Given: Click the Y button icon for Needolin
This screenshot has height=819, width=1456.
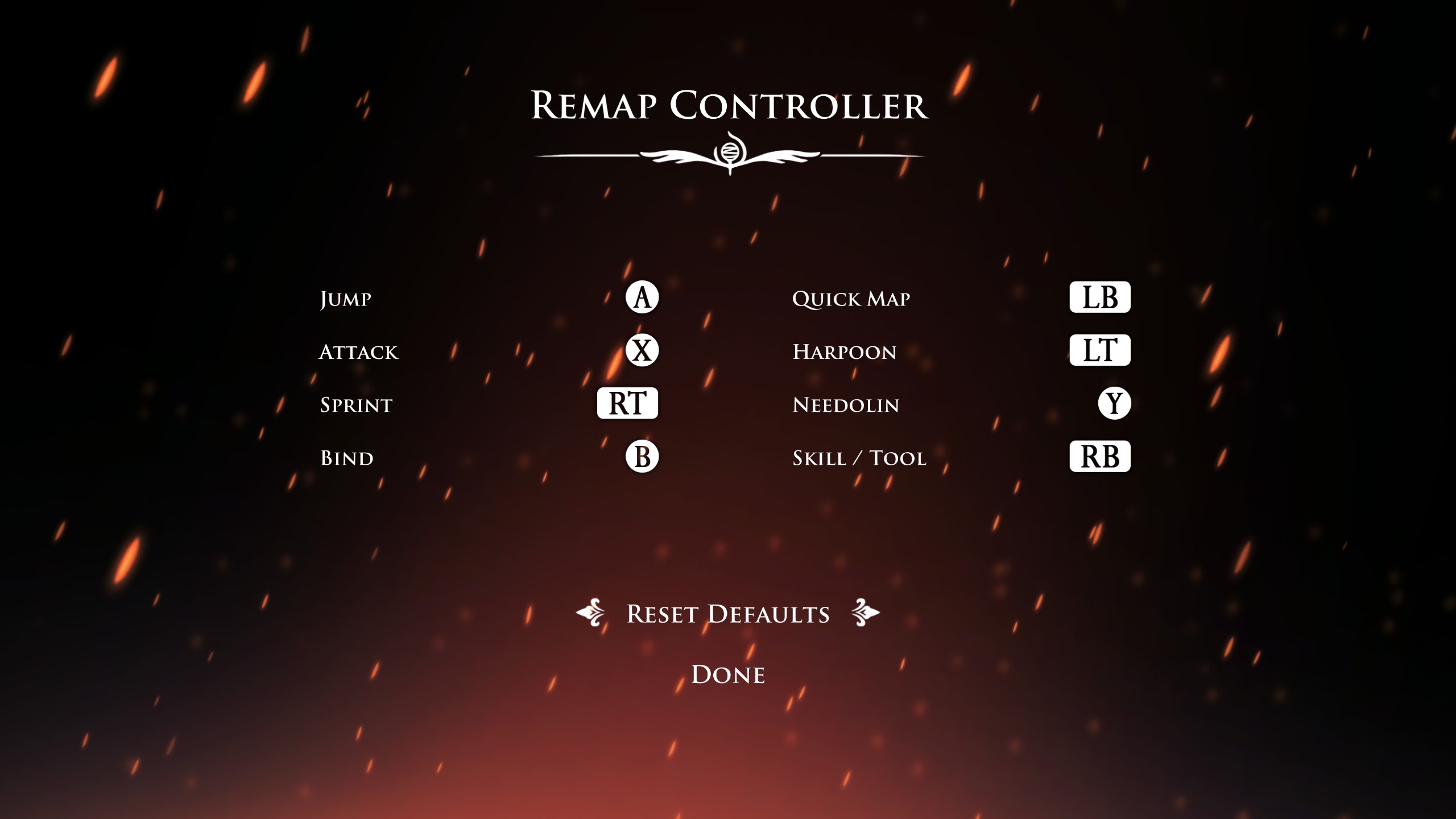Looking at the screenshot, I should (1113, 404).
